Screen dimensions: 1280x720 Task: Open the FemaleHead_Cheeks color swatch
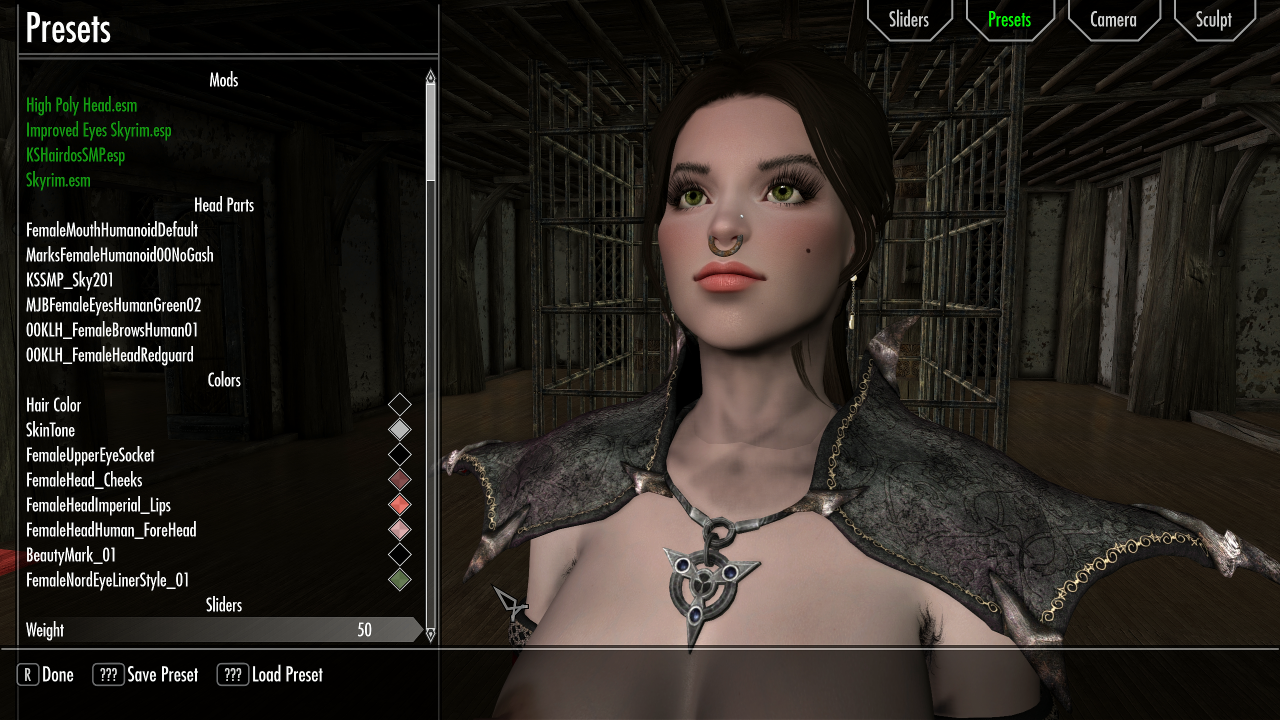(x=400, y=480)
